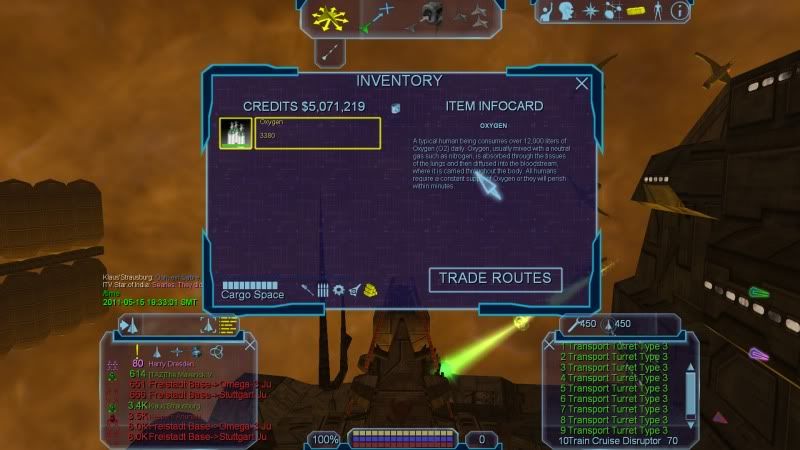This screenshot has width=800, height=450.
Task: Show the weapons inventory filter
Action: (308, 290)
